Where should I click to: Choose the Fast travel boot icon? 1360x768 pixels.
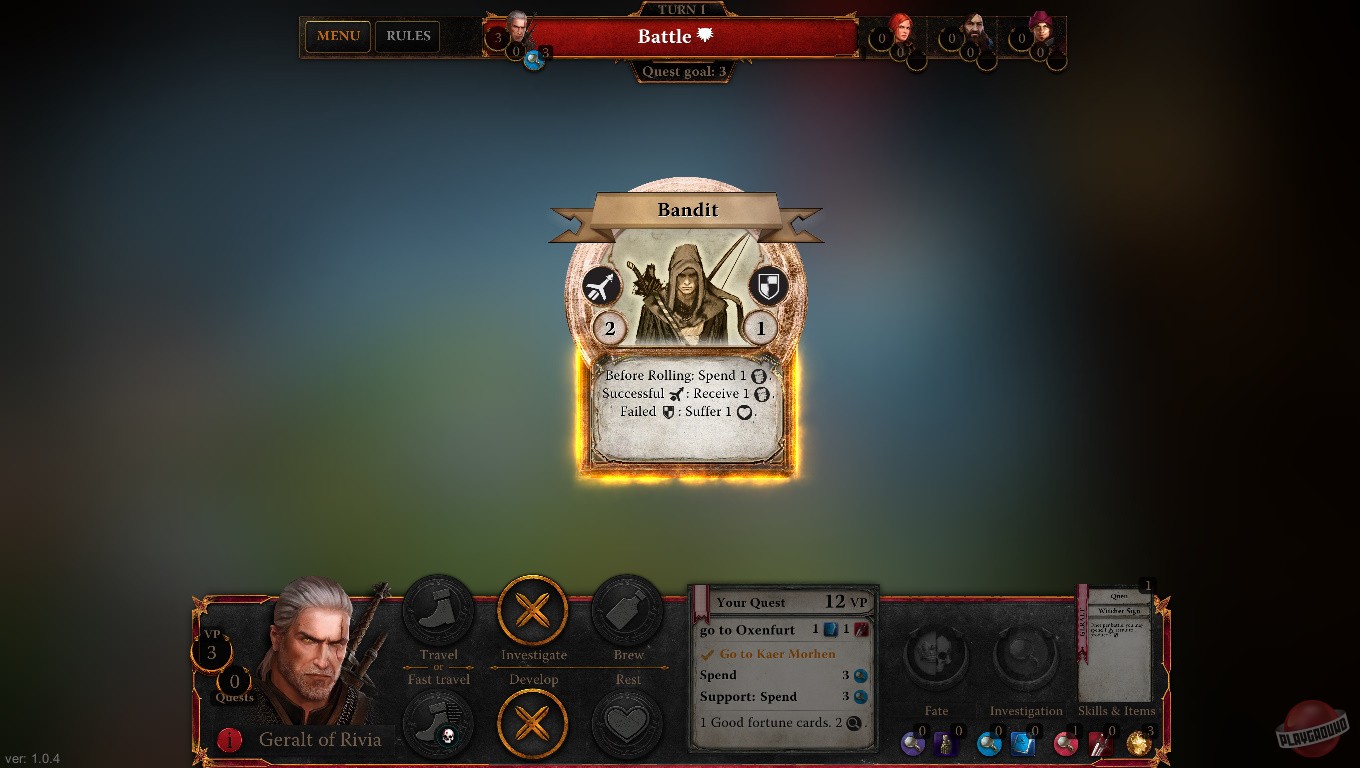438,724
